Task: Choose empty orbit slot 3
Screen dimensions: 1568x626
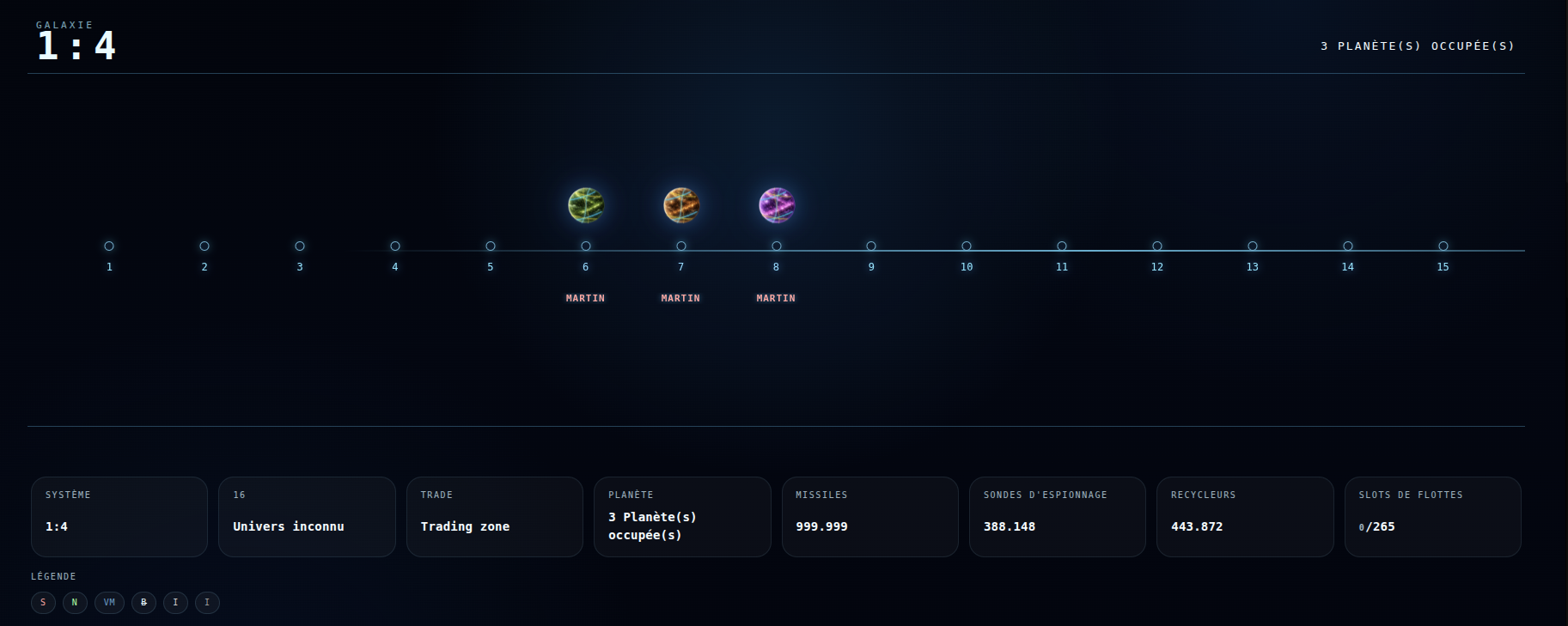Action: [300, 246]
